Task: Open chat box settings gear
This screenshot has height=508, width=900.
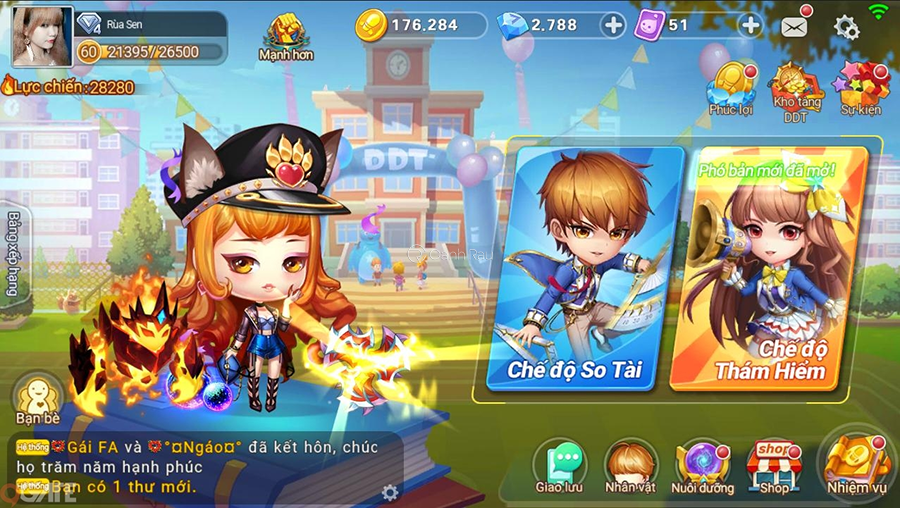Action: point(390,492)
